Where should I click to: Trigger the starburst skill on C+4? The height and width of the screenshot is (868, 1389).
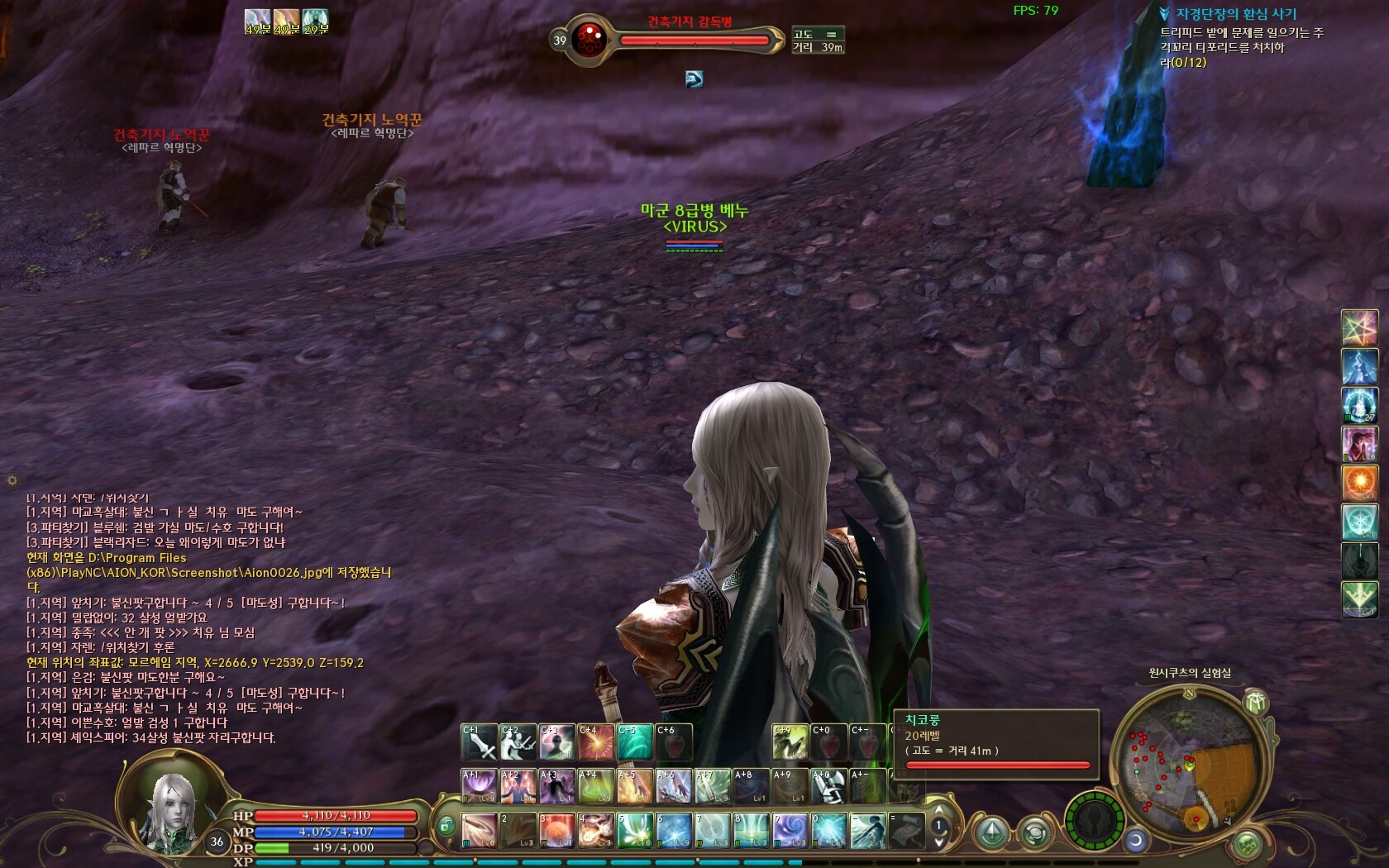point(595,742)
